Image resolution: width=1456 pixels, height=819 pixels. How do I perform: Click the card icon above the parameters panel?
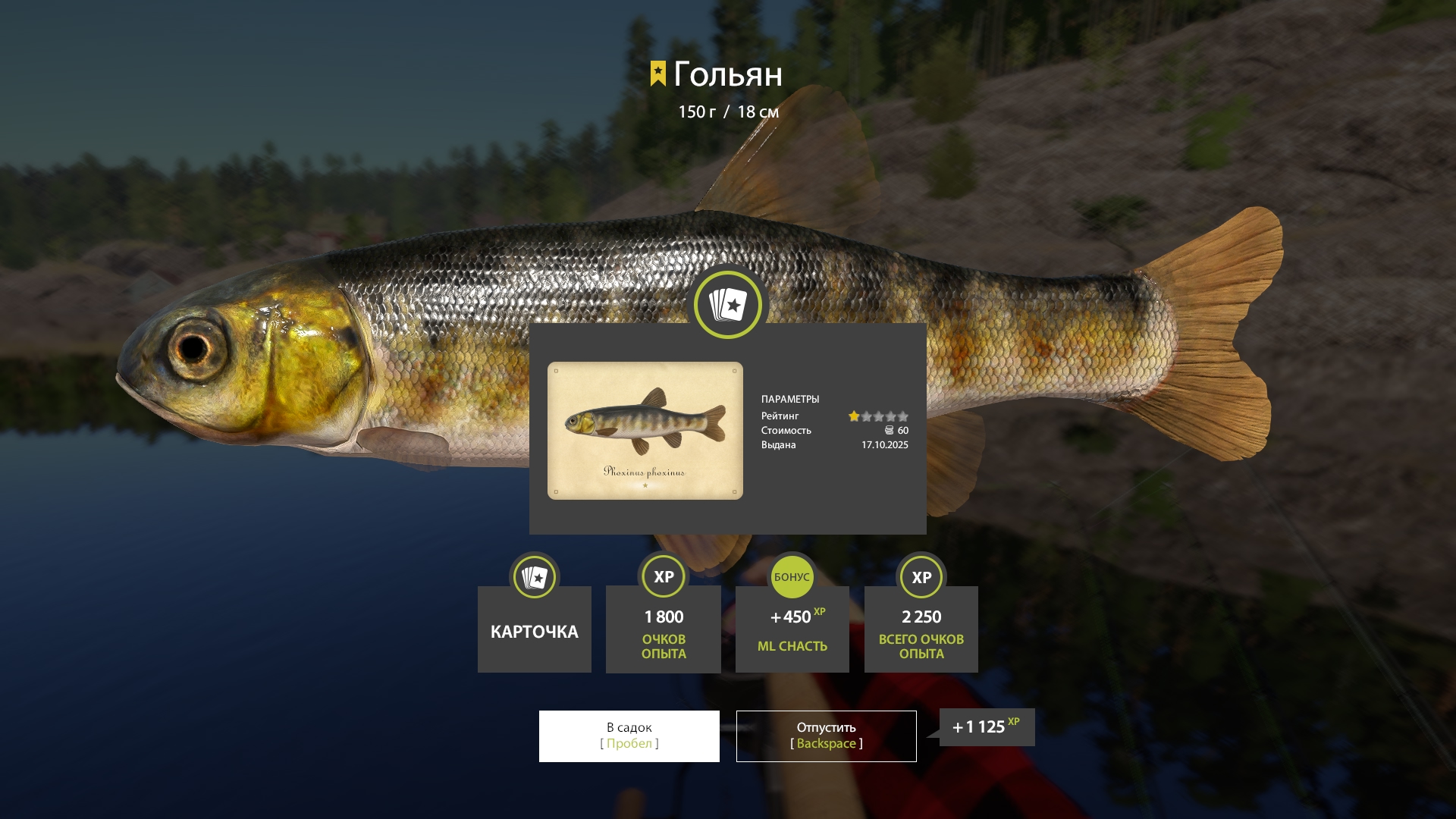click(x=727, y=305)
